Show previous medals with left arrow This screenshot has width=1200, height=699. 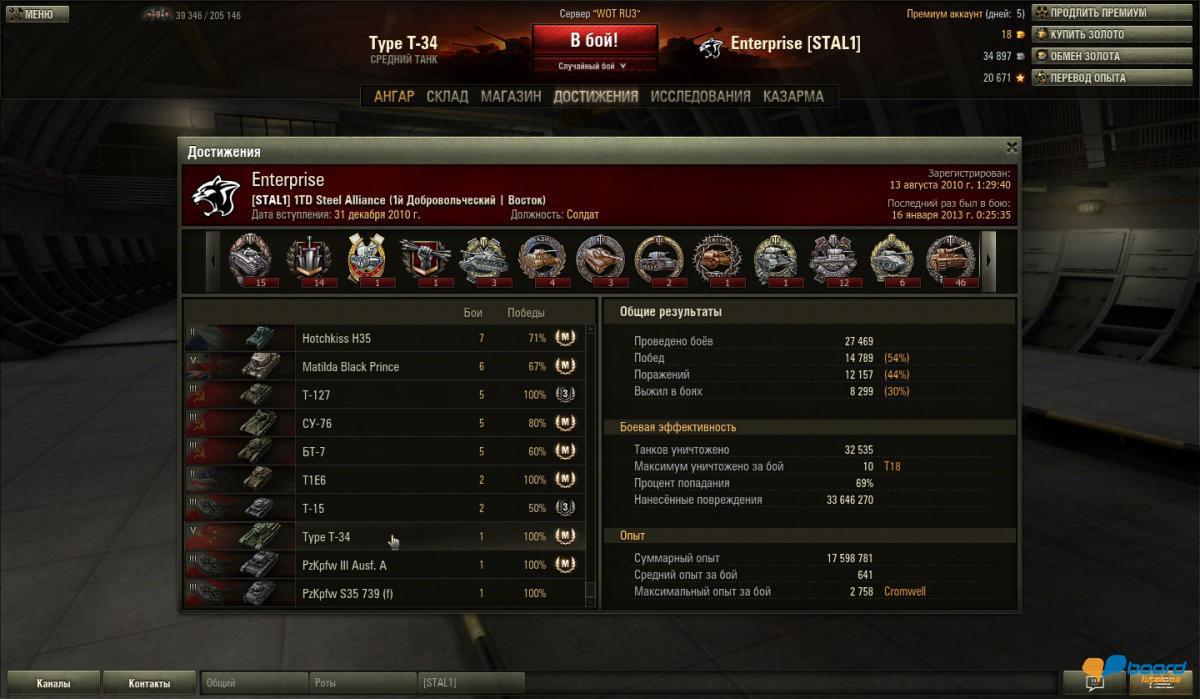pyautogui.click(x=212, y=259)
